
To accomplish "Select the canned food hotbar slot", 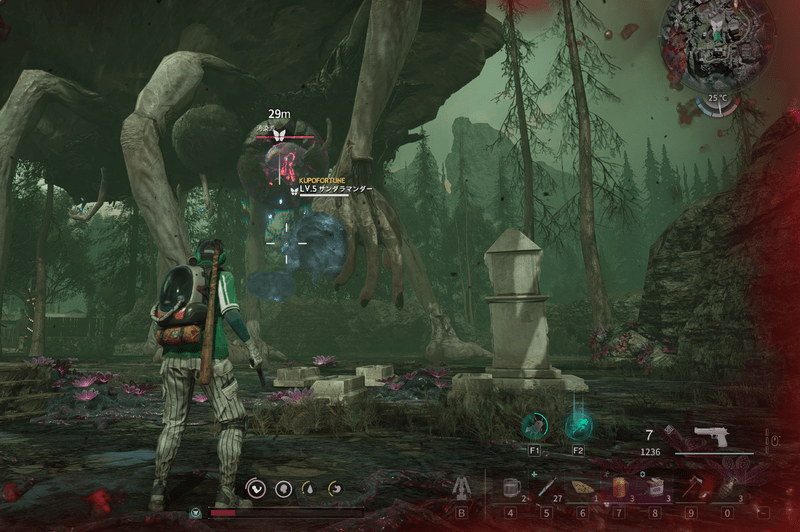I will tap(656, 487).
